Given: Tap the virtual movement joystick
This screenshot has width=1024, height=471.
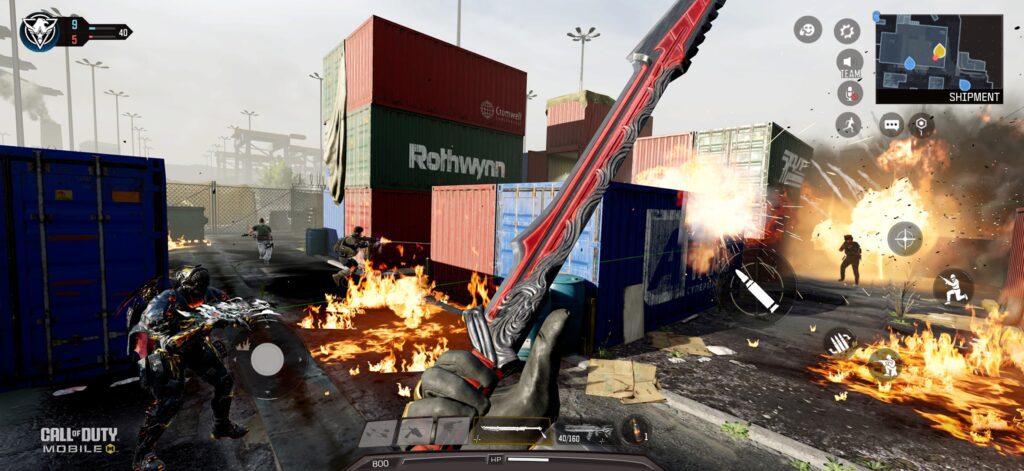Looking at the screenshot, I should pos(267,359).
